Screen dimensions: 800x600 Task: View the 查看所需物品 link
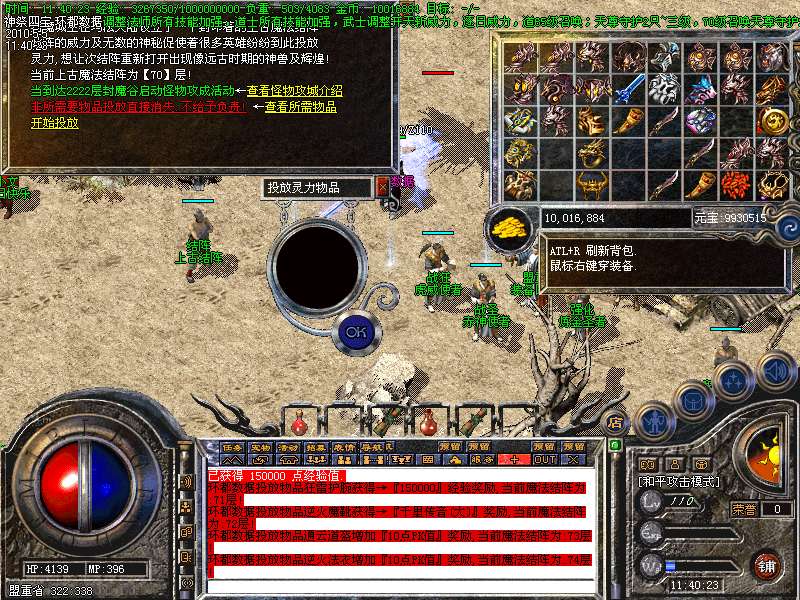click(300, 106)
